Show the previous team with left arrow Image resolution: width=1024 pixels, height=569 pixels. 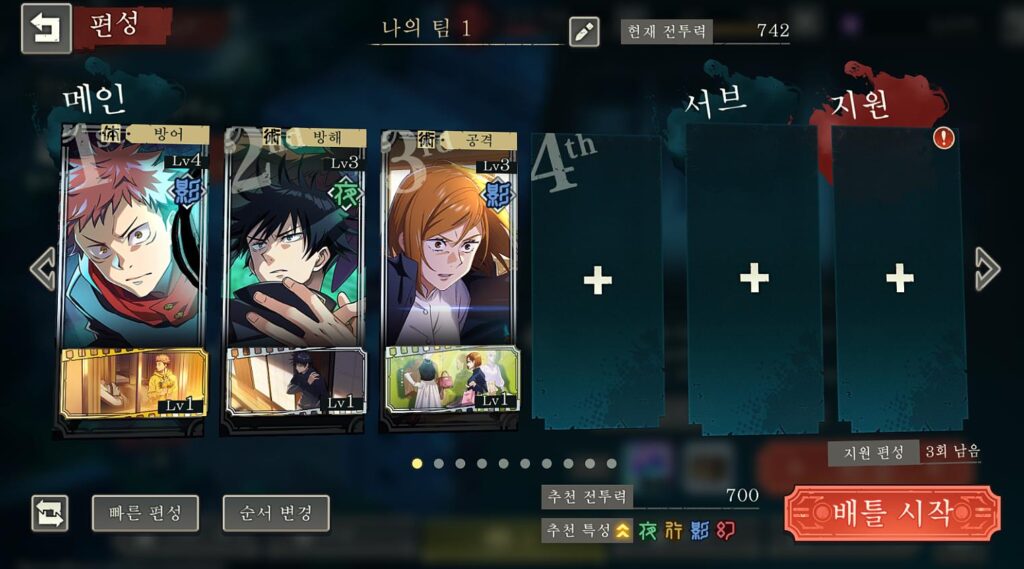tap(42, 269)
